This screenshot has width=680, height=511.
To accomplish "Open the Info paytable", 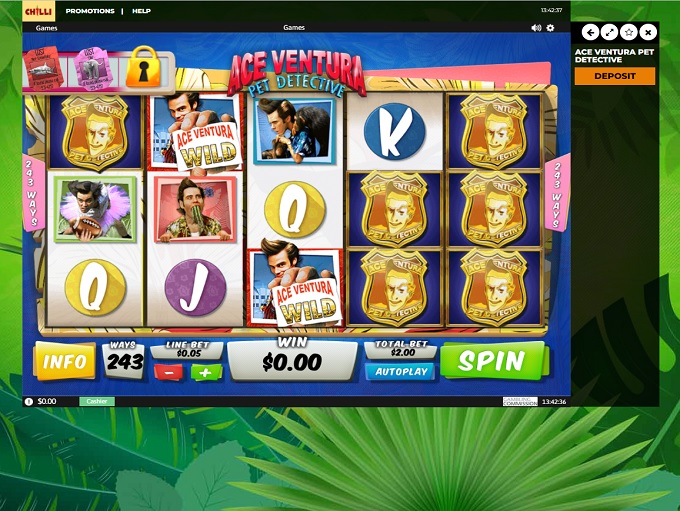I will point(64,361).
